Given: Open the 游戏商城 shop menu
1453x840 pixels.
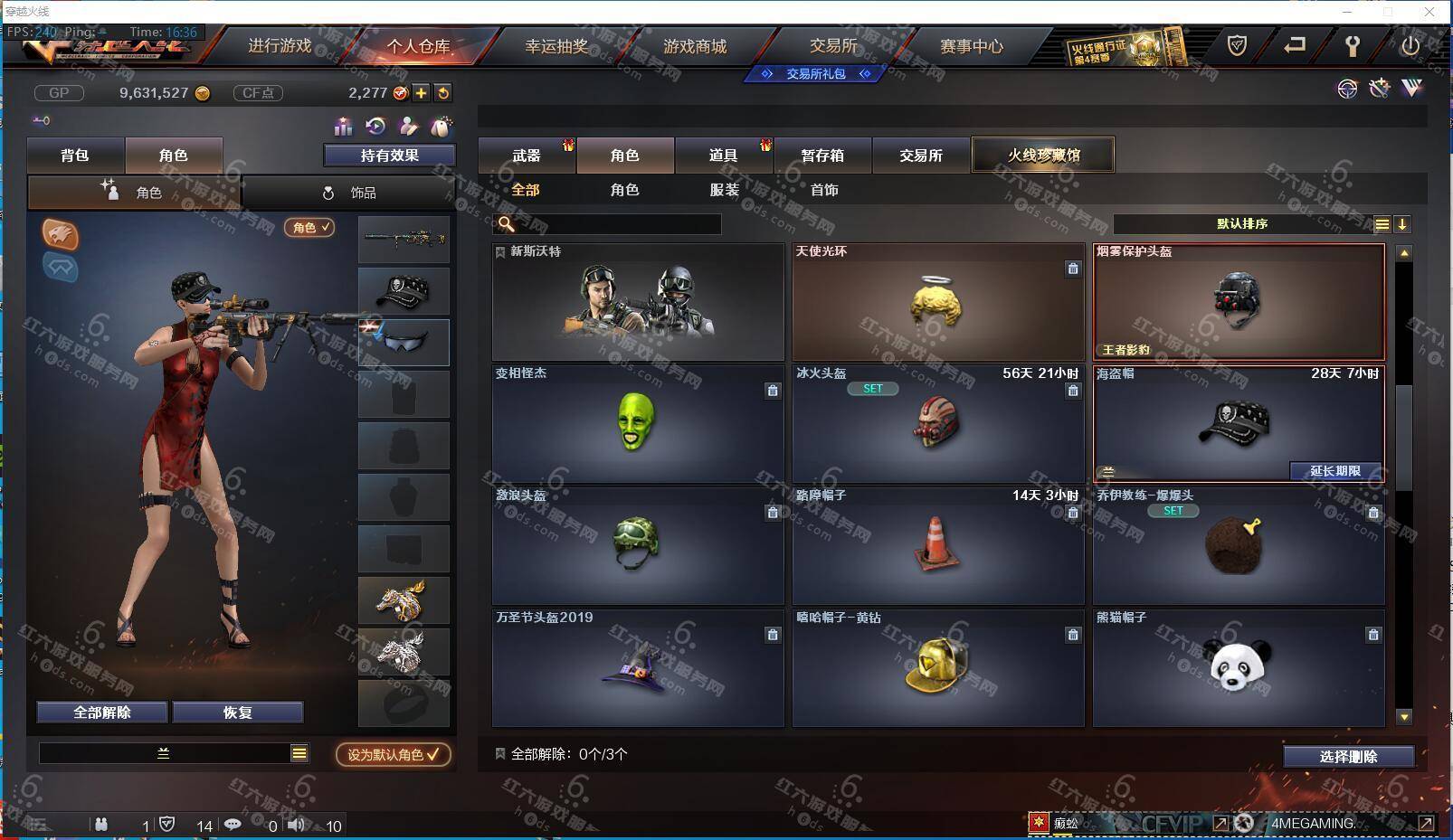Looking at the screenshot, I should 694,46.
